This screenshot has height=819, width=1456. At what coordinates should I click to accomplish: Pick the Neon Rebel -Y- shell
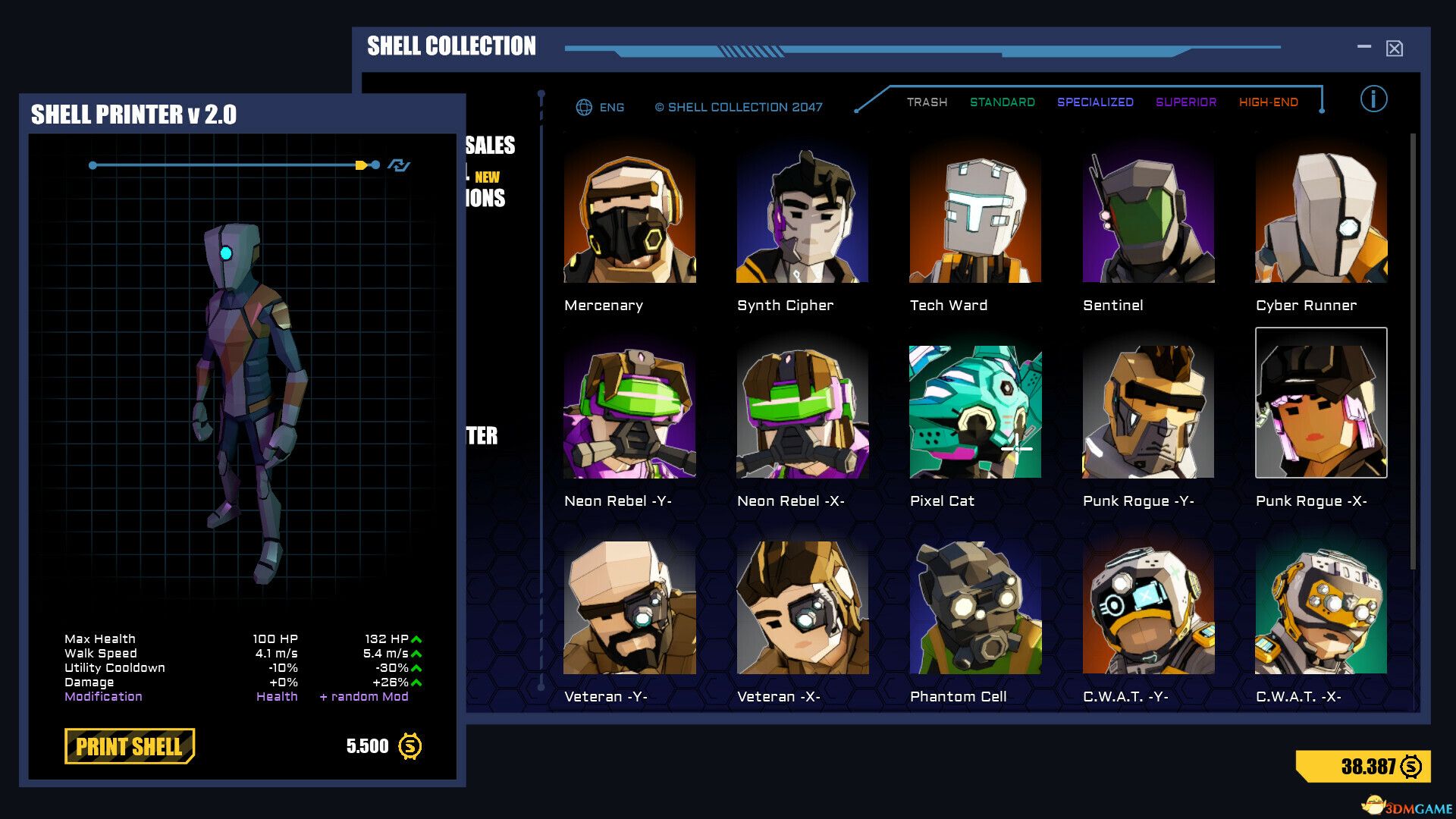[x=629, y=412]
